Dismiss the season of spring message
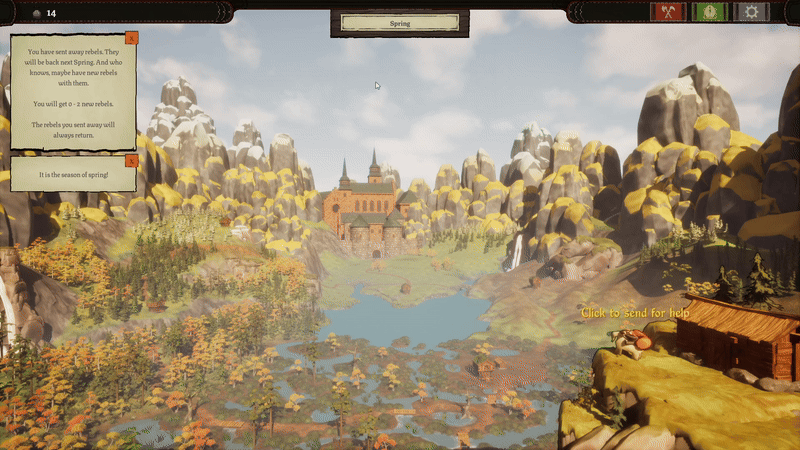Screen dimensions: 800x450 click(132, 160)
